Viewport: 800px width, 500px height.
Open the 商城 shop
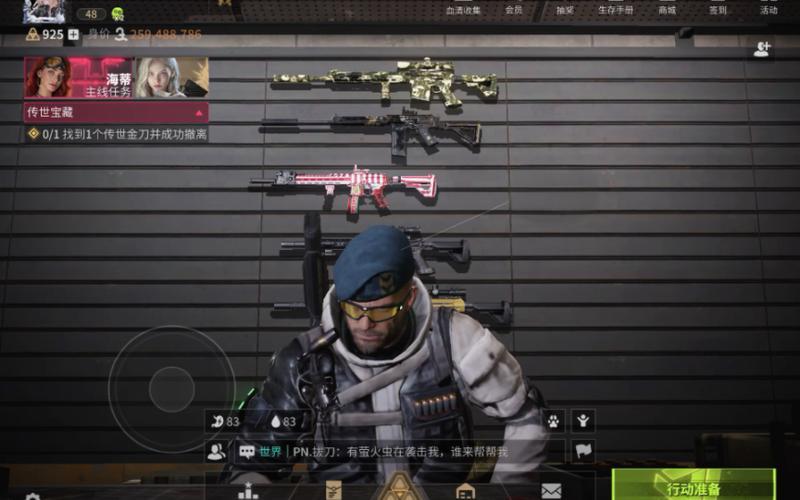[666, 10]
